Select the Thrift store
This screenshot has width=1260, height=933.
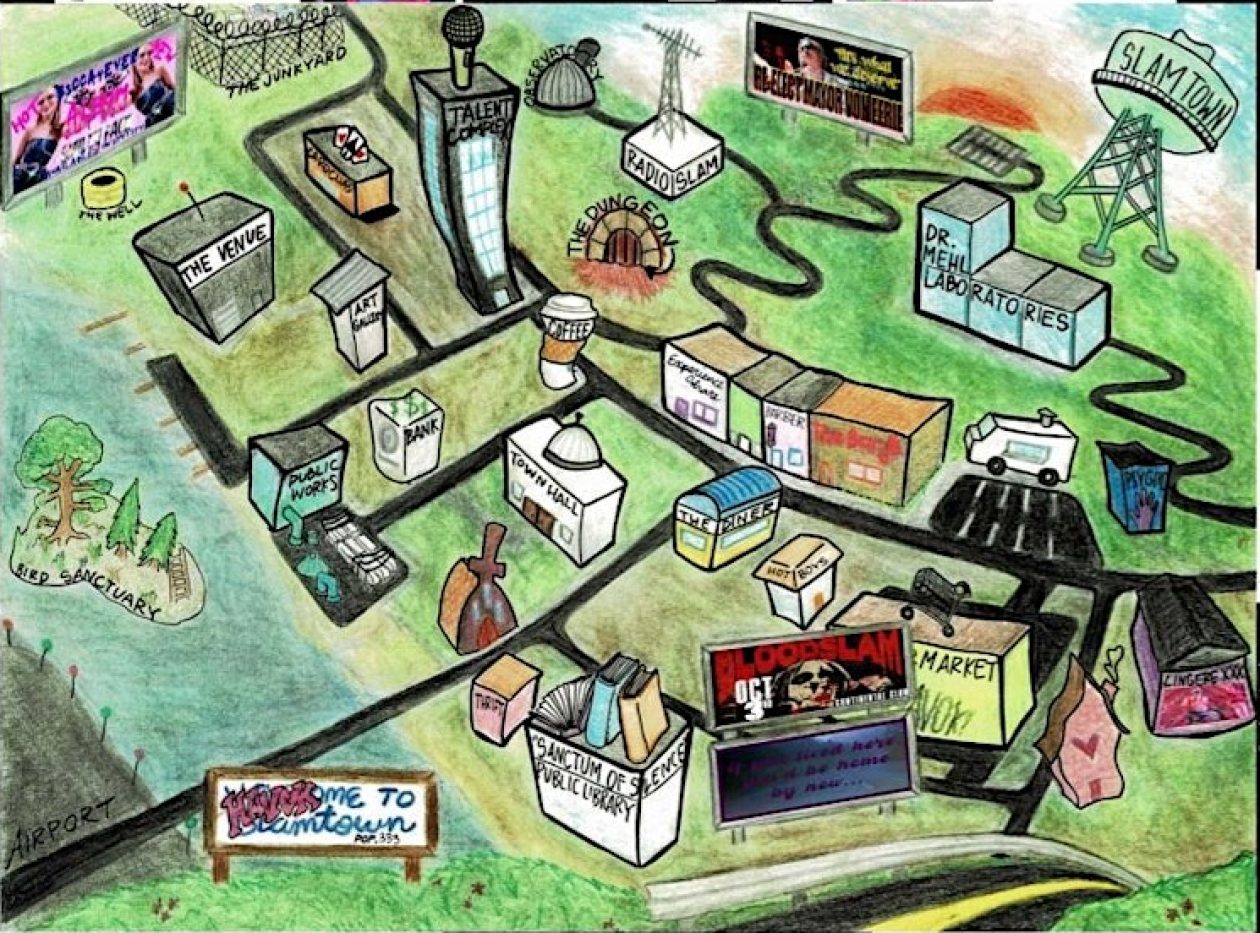click(504, 698)
